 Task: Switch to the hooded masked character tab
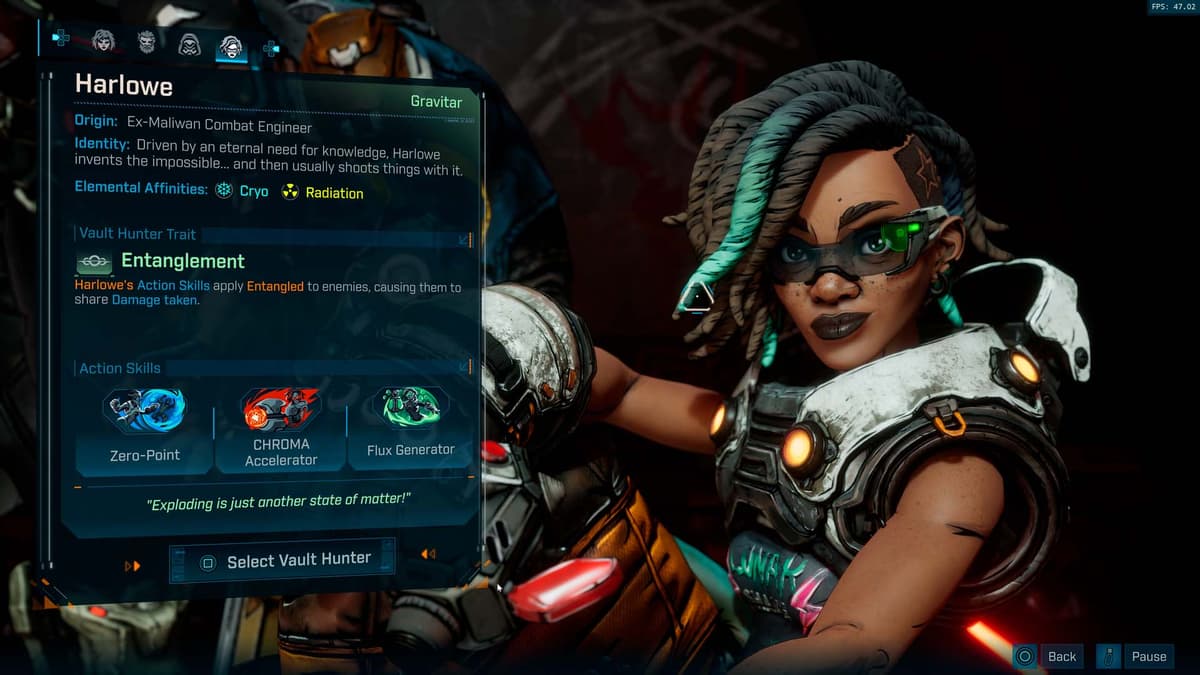pos(189,44)
